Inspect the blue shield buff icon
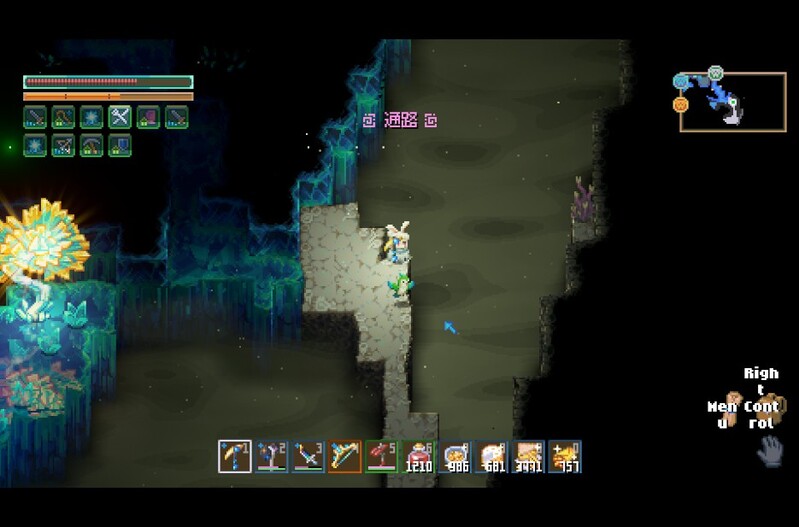The width and height of the screenshot is (799, 527). click(x=120, y=145)
